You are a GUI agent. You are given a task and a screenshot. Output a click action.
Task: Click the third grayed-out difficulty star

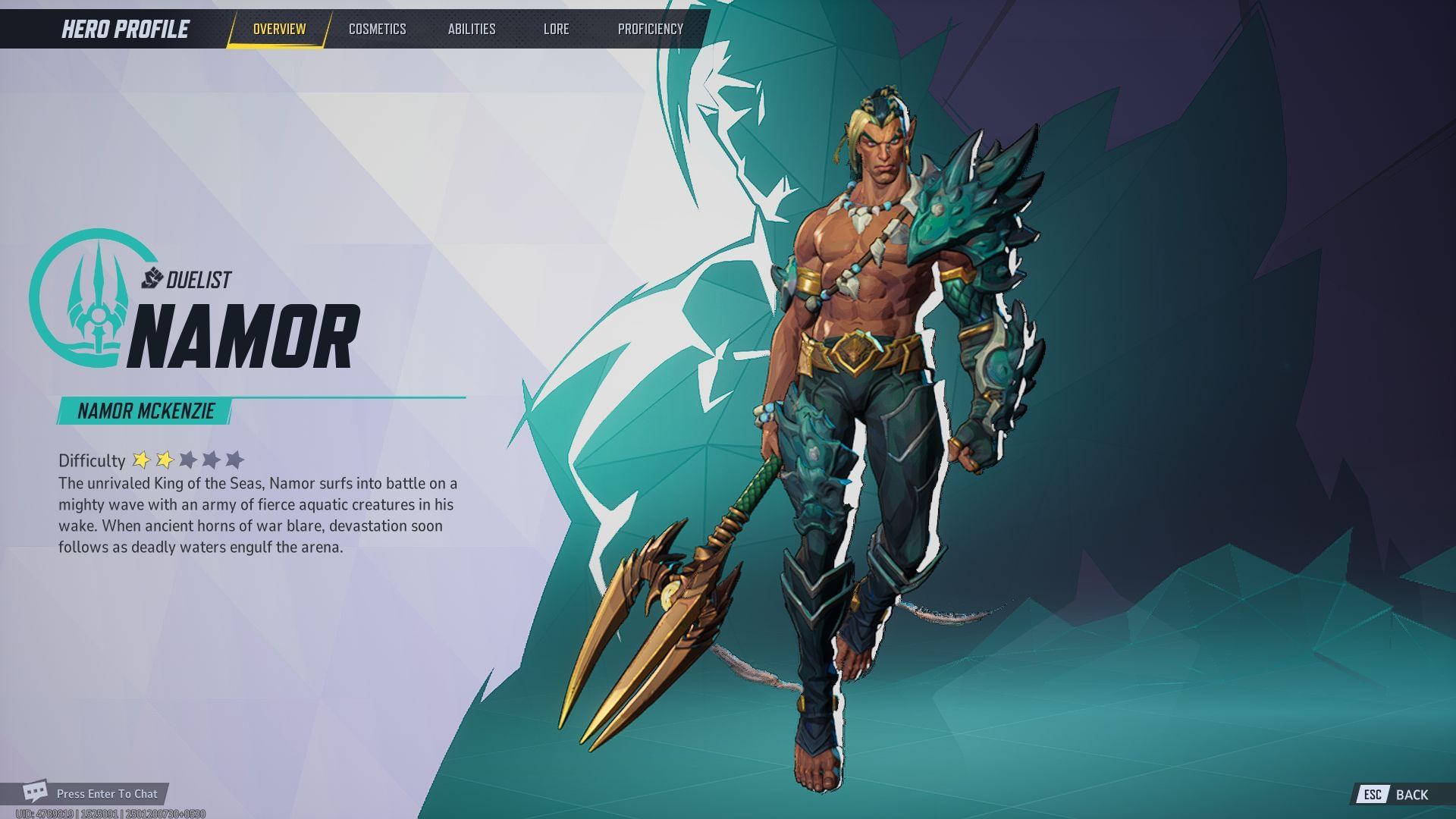coord(188,458)
